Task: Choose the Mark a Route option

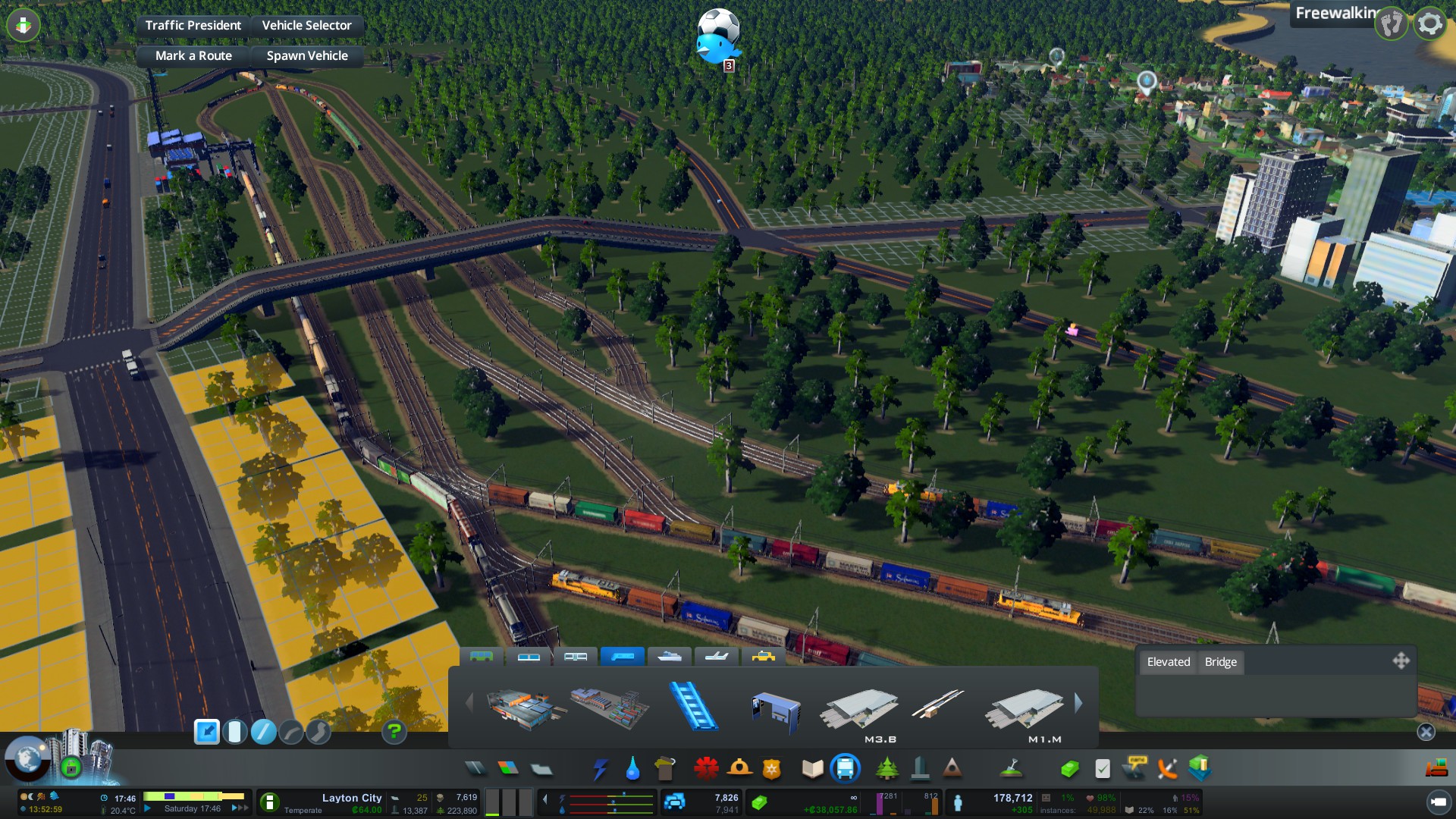Action: (193, 55)
